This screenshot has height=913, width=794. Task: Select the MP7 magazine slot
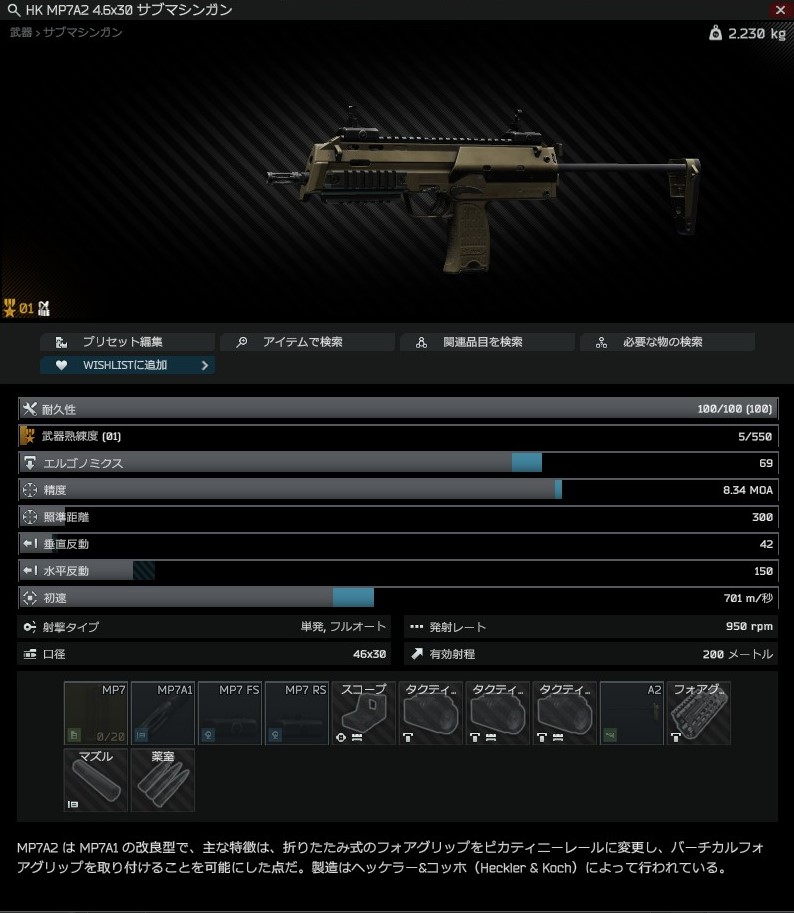[x=96, y=713]
